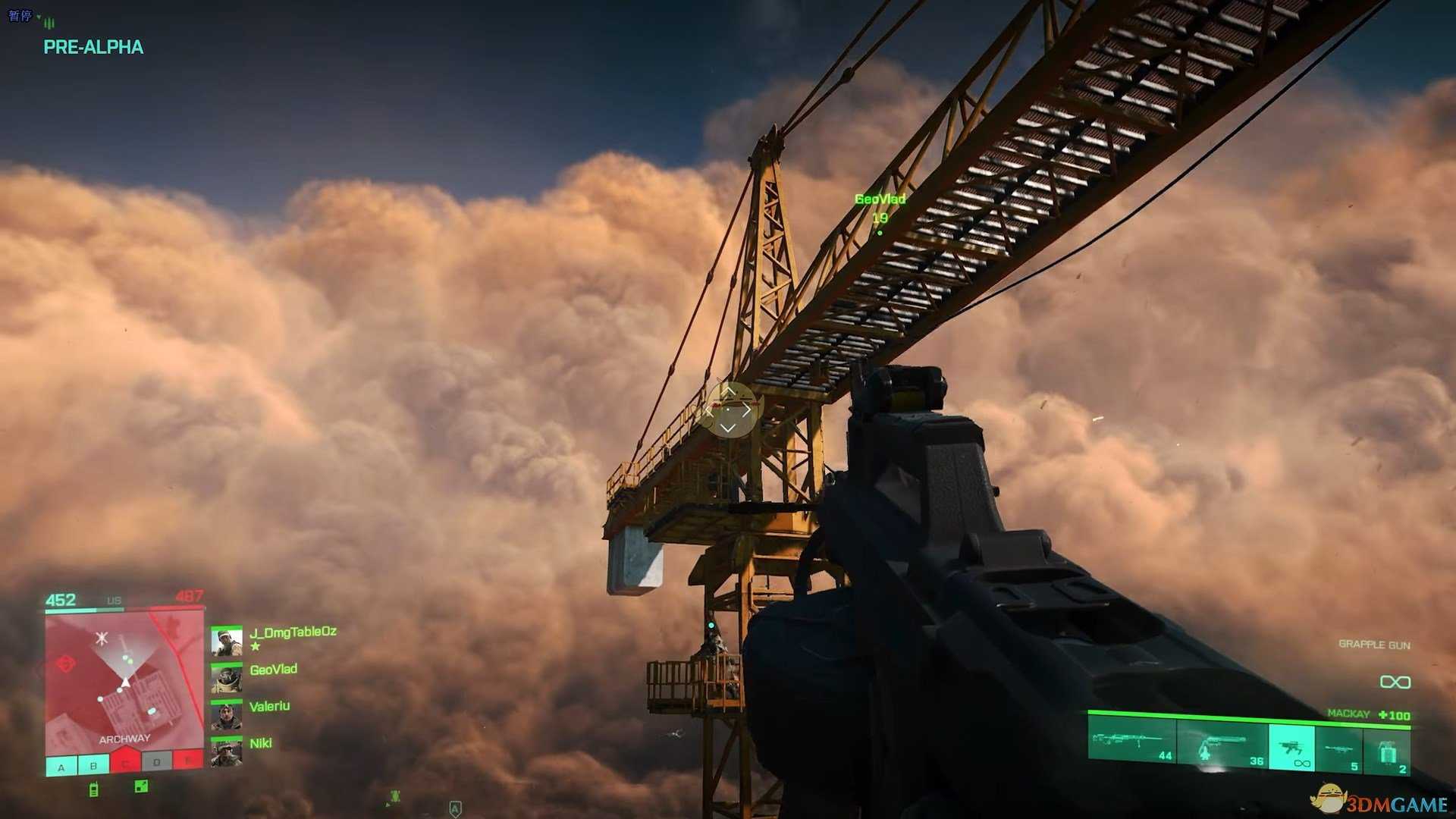Choose the red objective E indicator
The height and width of the screenshot is (819, 1456).
(x=187, y=761)
